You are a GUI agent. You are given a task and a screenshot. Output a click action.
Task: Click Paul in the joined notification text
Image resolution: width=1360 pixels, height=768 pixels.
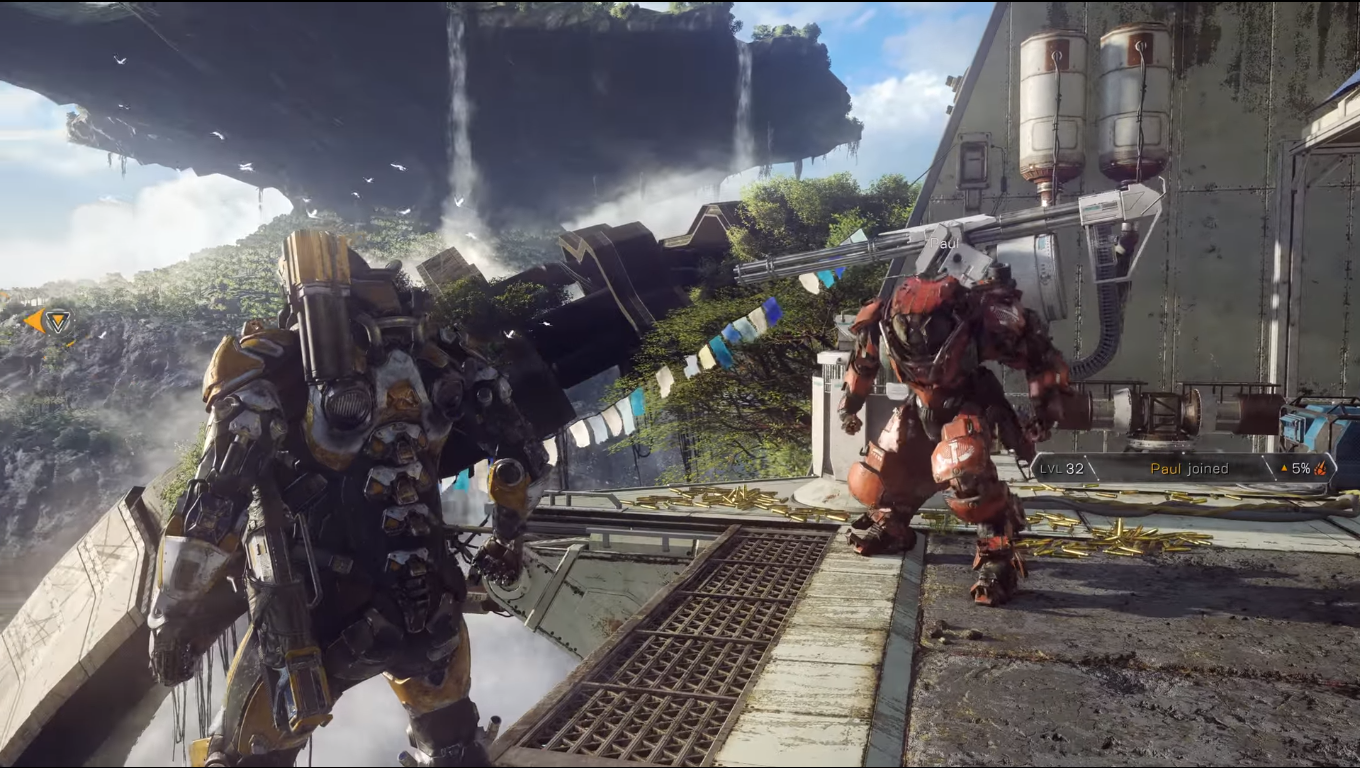click(x=1165, y=468)
